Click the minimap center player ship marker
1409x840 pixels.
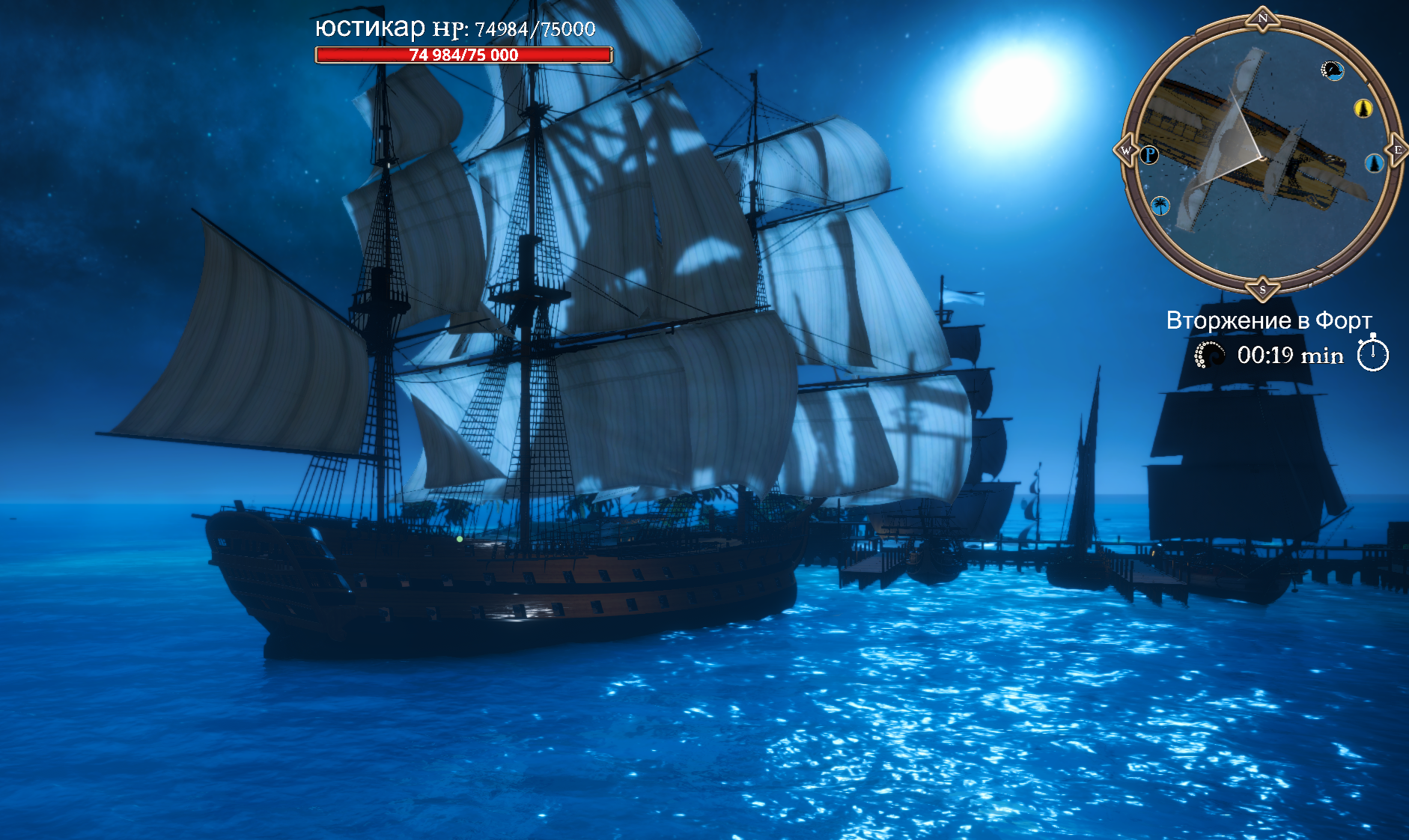pyautogui.click(x=1262, y=157)
